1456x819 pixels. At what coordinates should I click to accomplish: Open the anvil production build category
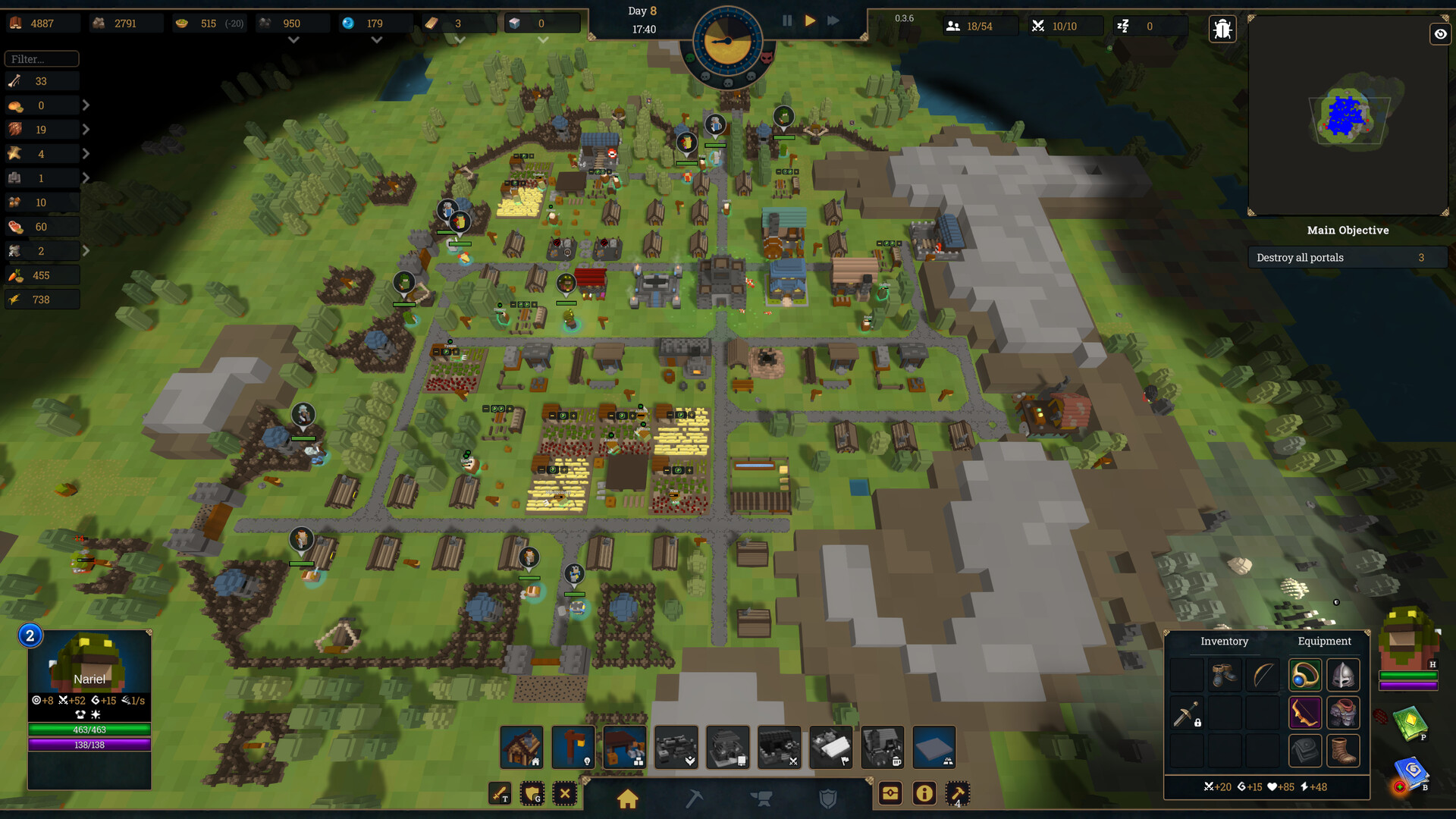tap(762, 799)
